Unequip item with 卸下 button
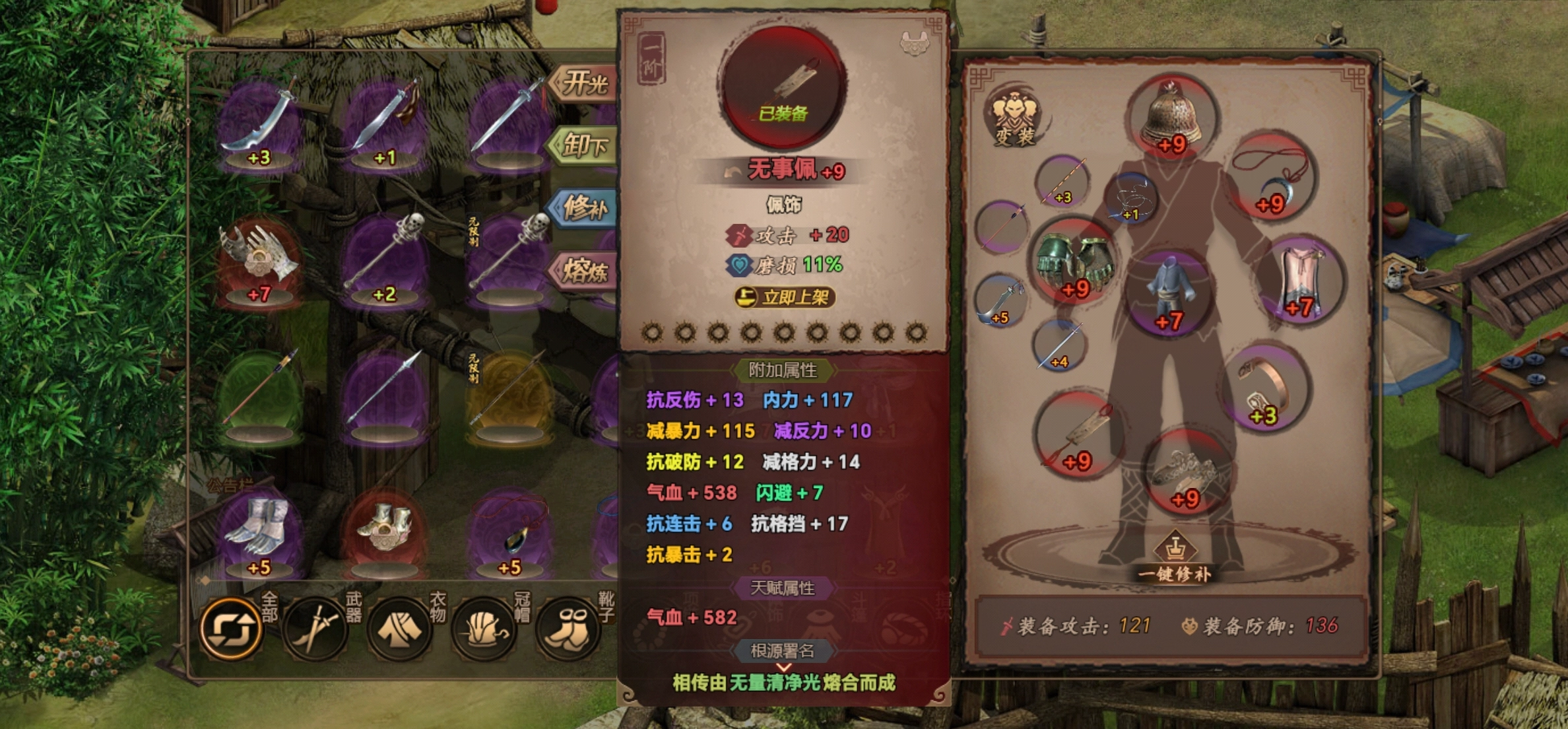The height and width of the screenshot is (729, 1568). tap(584, 145)
